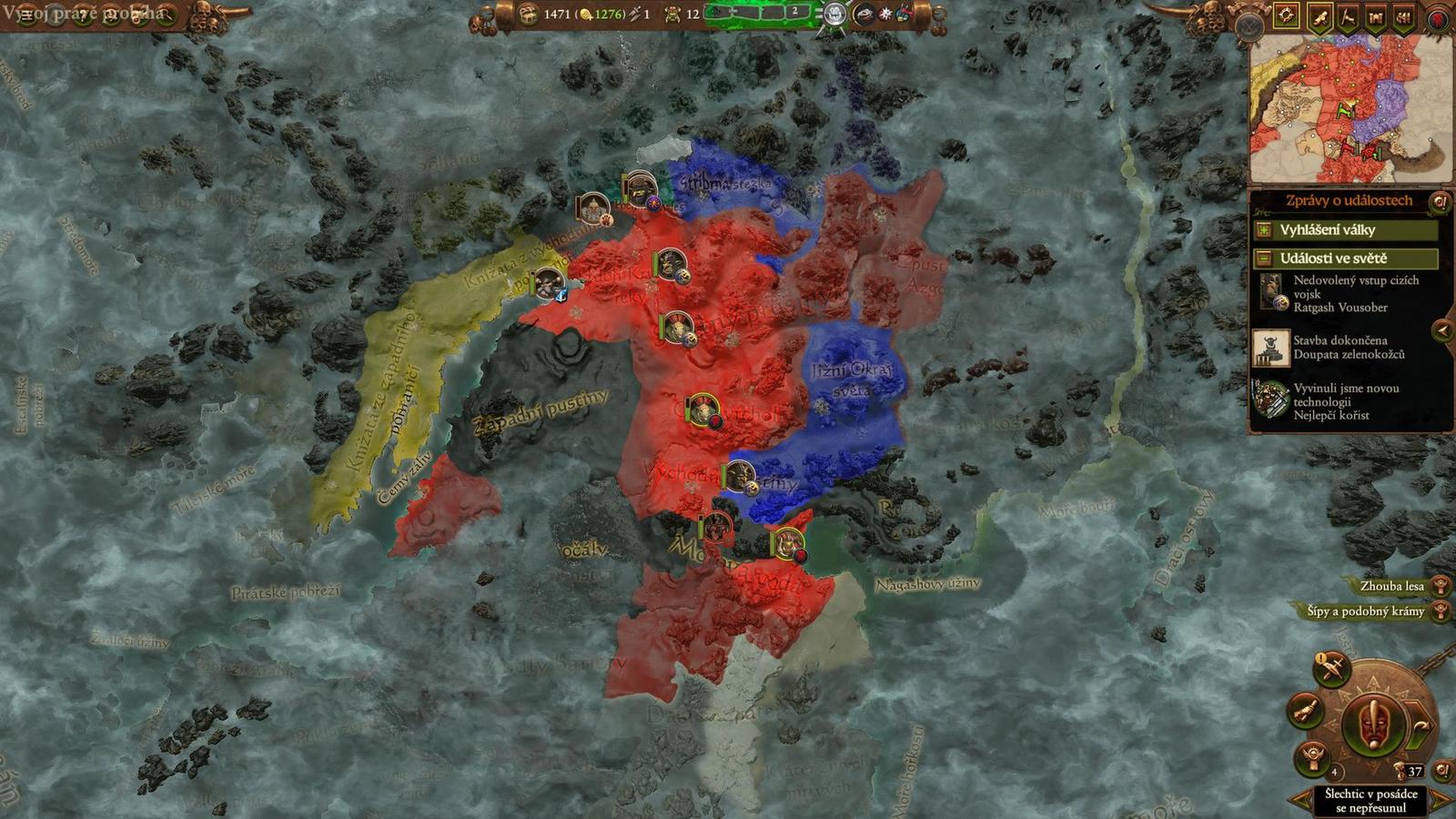Image resolution: width=1456 pixels, height=819 pixels.
Task: Click the treasury chest icon in top bar
Action: point(526,15)
